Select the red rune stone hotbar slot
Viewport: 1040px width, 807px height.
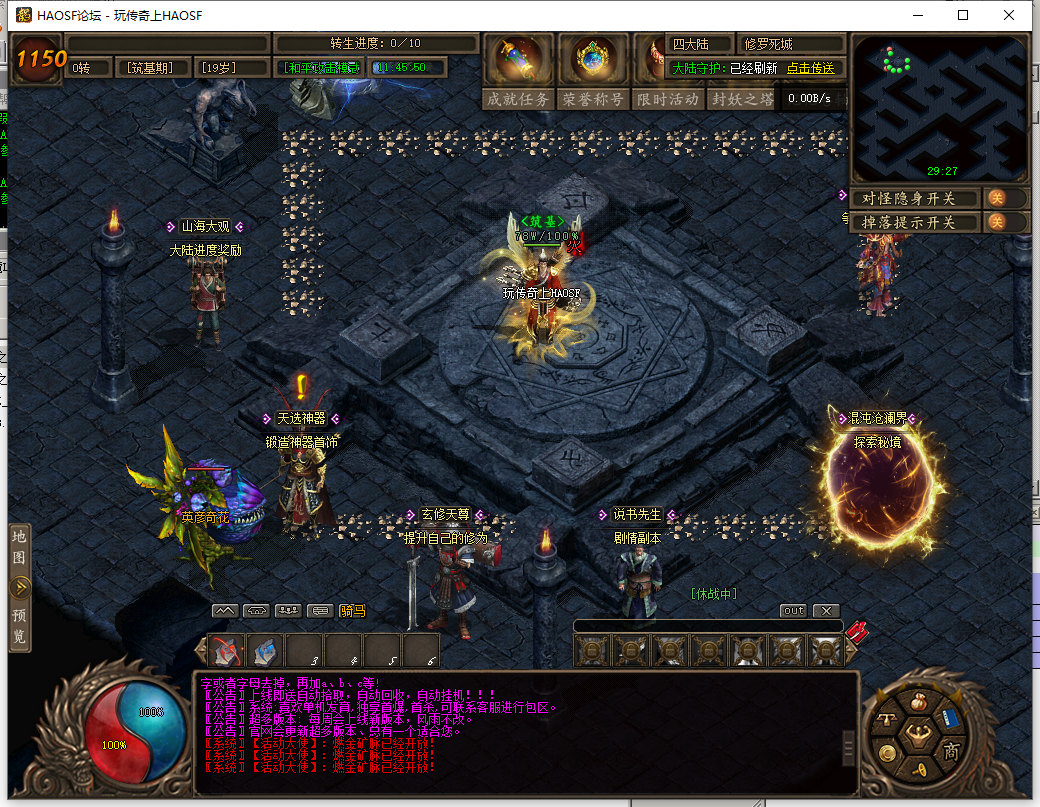click(228, 651)
